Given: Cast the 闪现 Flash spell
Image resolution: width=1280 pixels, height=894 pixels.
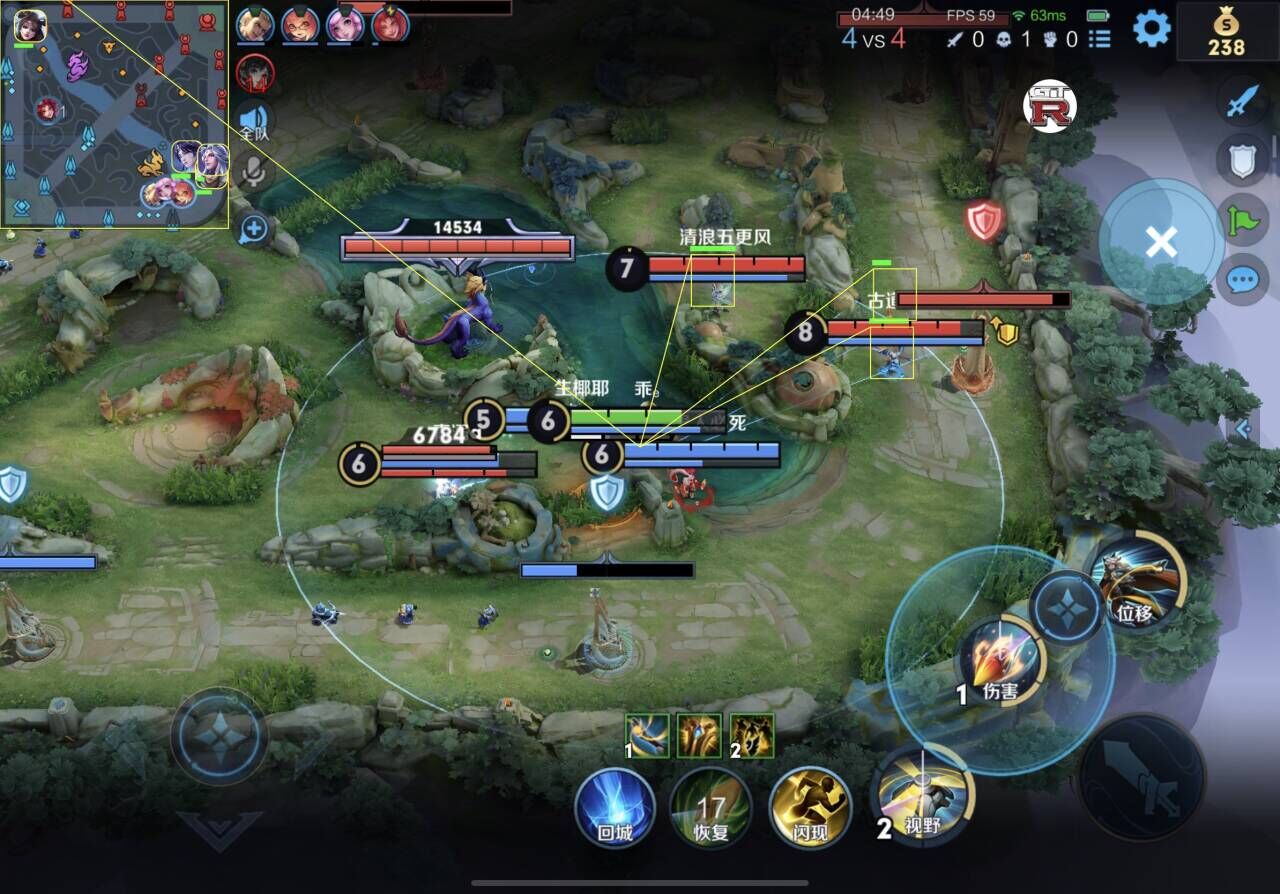Looking at the screenshot, I should tap(810, 807).
